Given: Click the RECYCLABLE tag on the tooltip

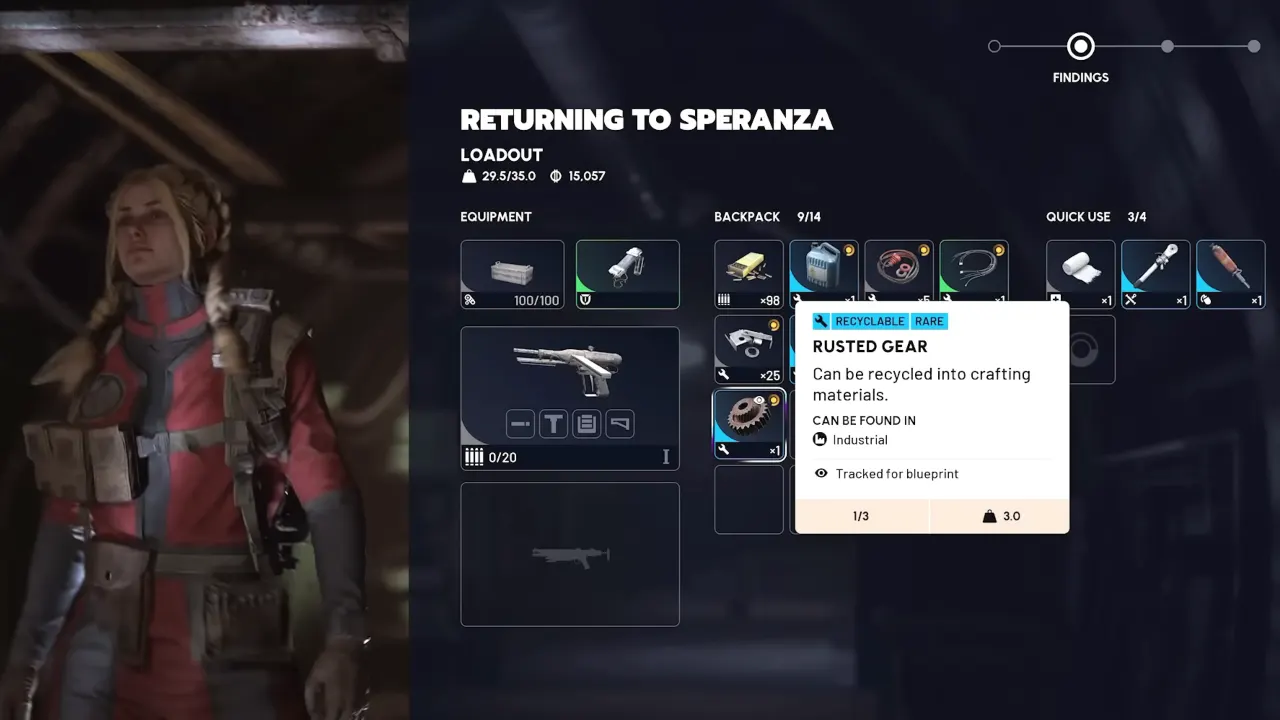Looking at the screenshot, I should click(x=869, y=321).
